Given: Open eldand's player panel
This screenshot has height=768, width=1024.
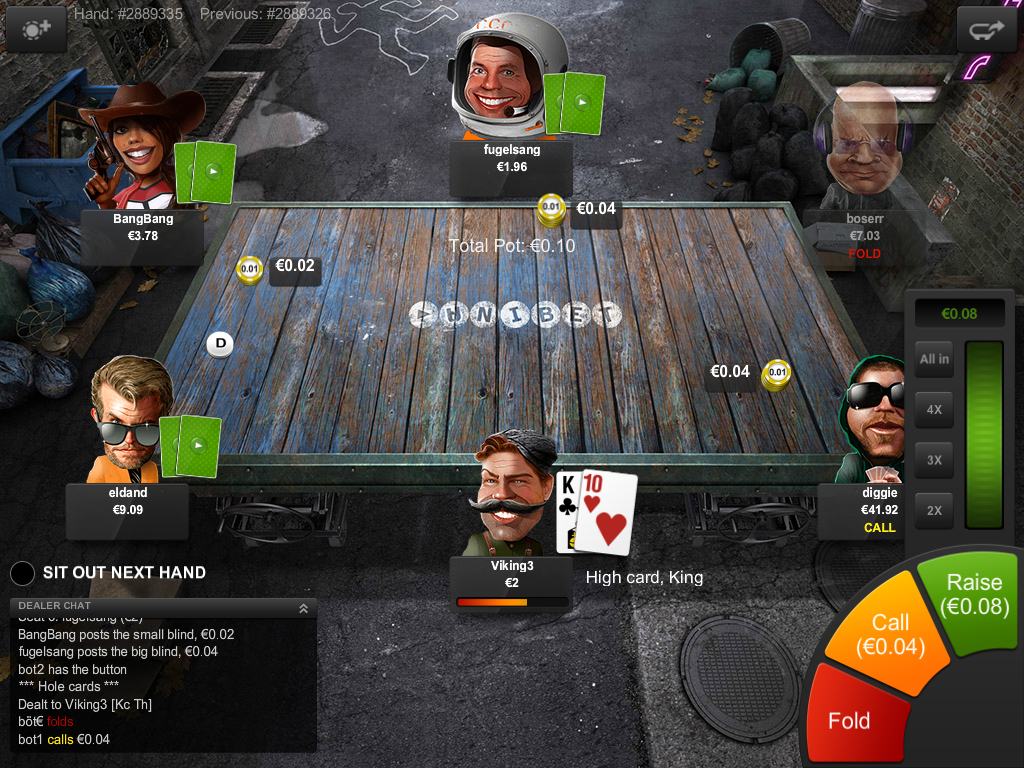Looking at the screenshot, I should 127,501.
